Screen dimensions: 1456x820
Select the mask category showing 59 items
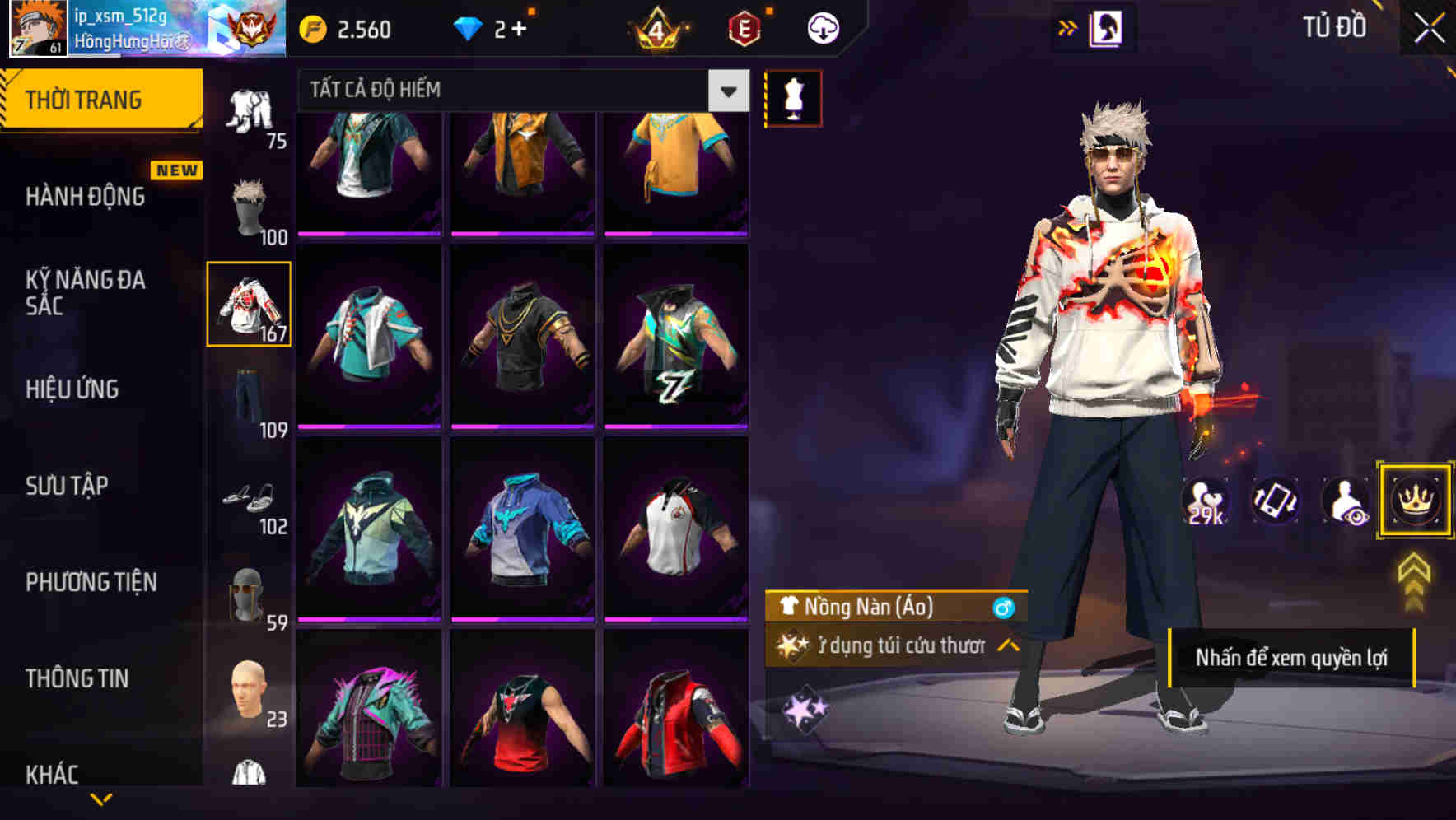click(x=248, y=594)
